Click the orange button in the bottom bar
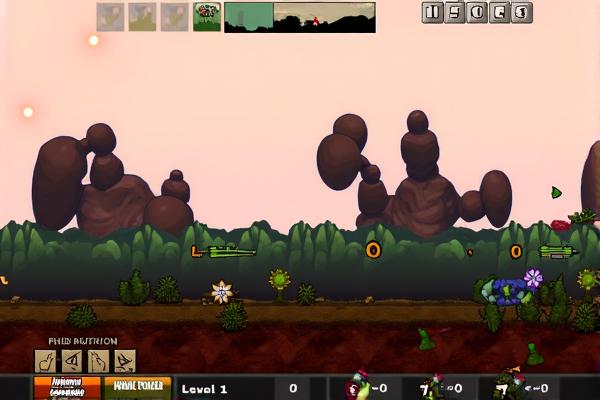Image resolution: width=600 pixels, height=400 pixels. pos(67,388)
